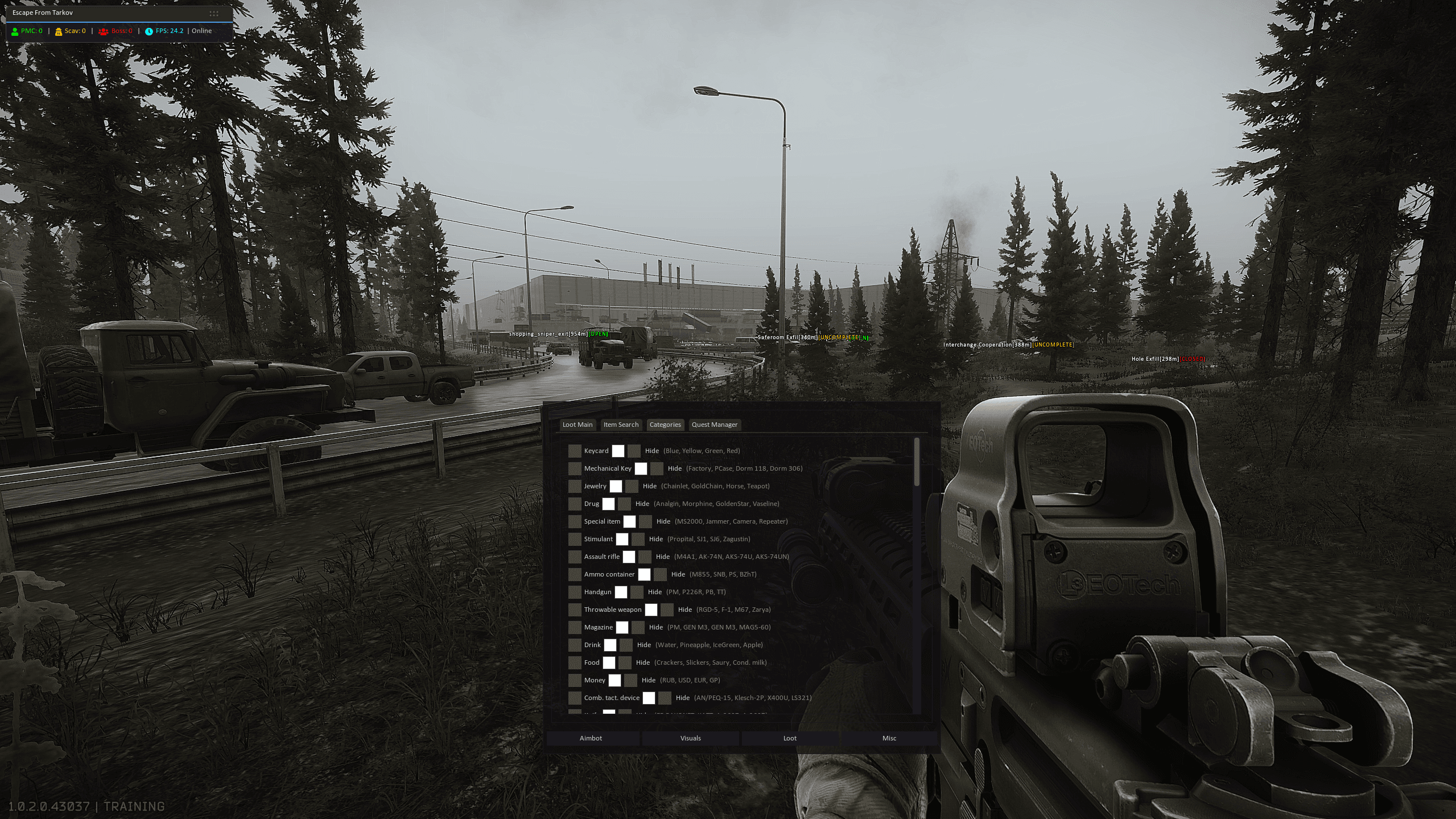Open the Keycard color swatch picker
The width and height of the screenshot is (1456, 819).
click(618, 450)
